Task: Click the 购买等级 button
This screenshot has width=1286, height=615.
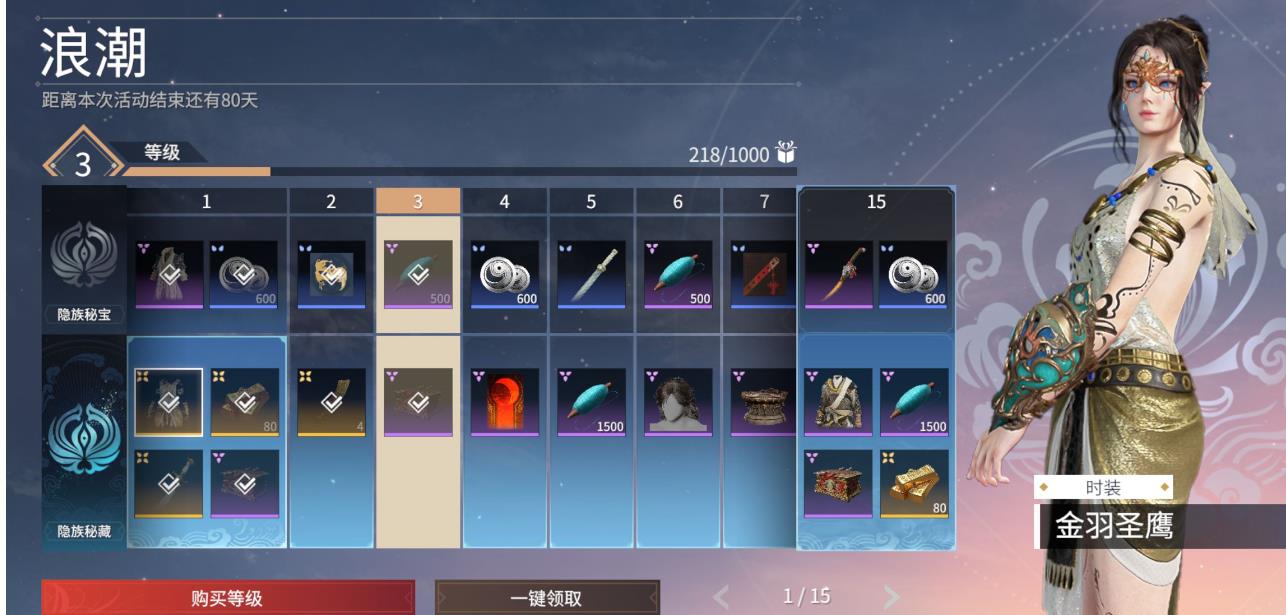Action: pos(227,598)
